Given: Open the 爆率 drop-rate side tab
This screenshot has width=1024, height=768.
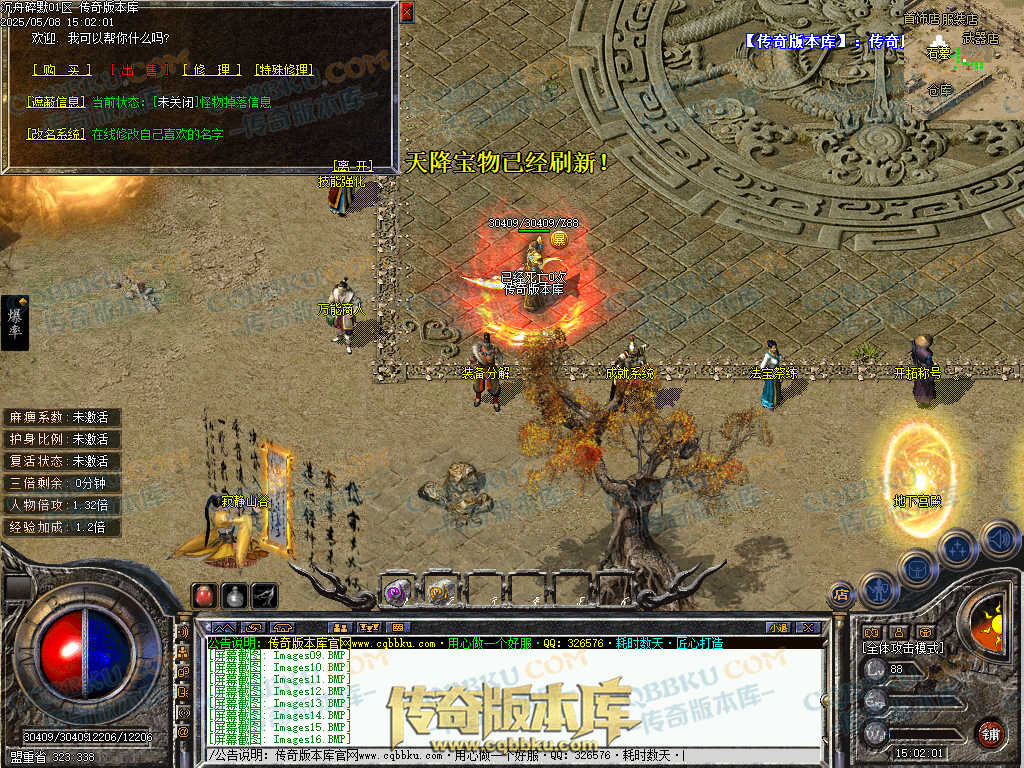Looking at the screenshot, I should pyautogui.click(x=15, y=322).
